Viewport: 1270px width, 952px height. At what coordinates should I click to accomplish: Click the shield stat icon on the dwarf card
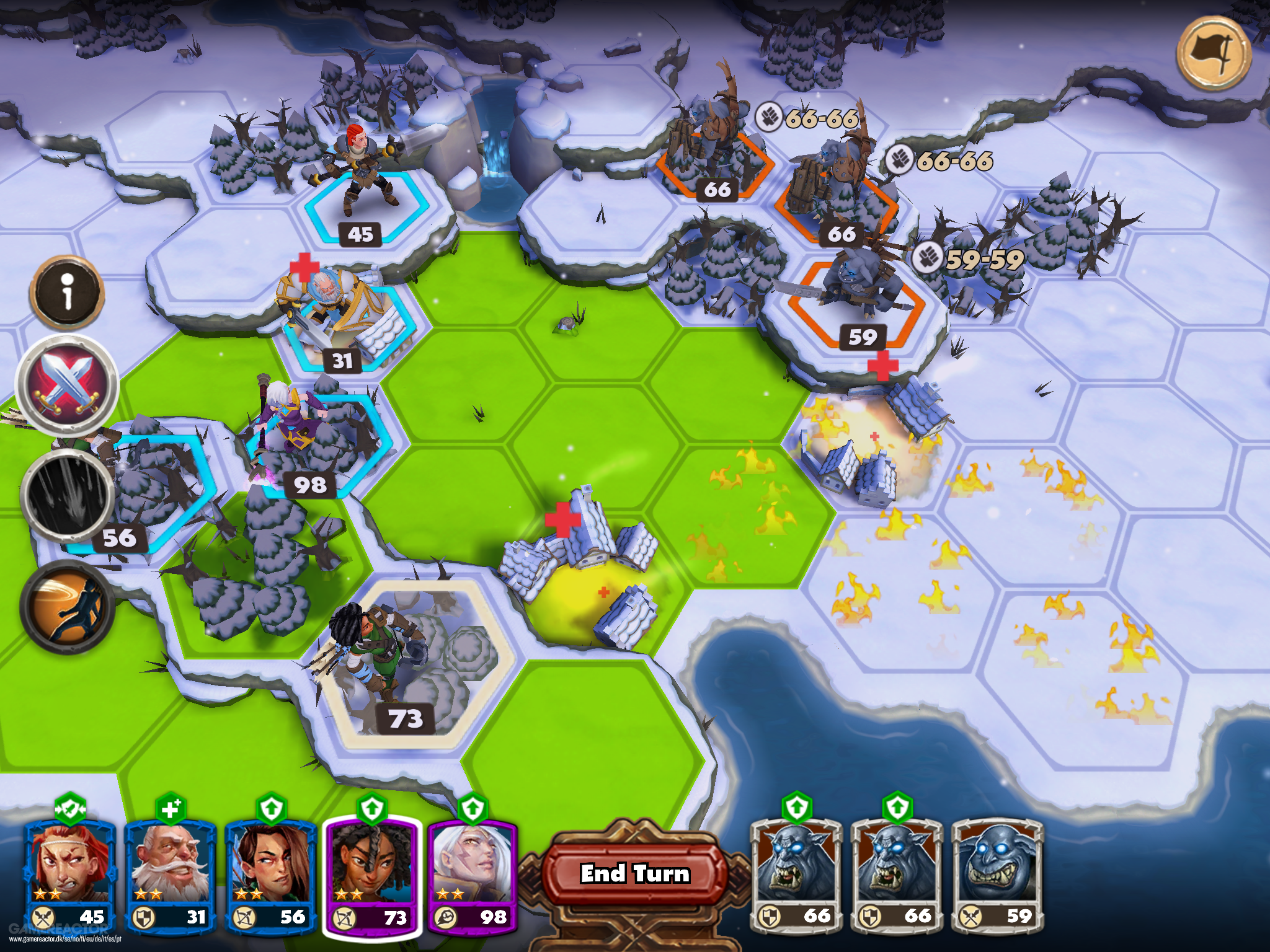(144, 915)
